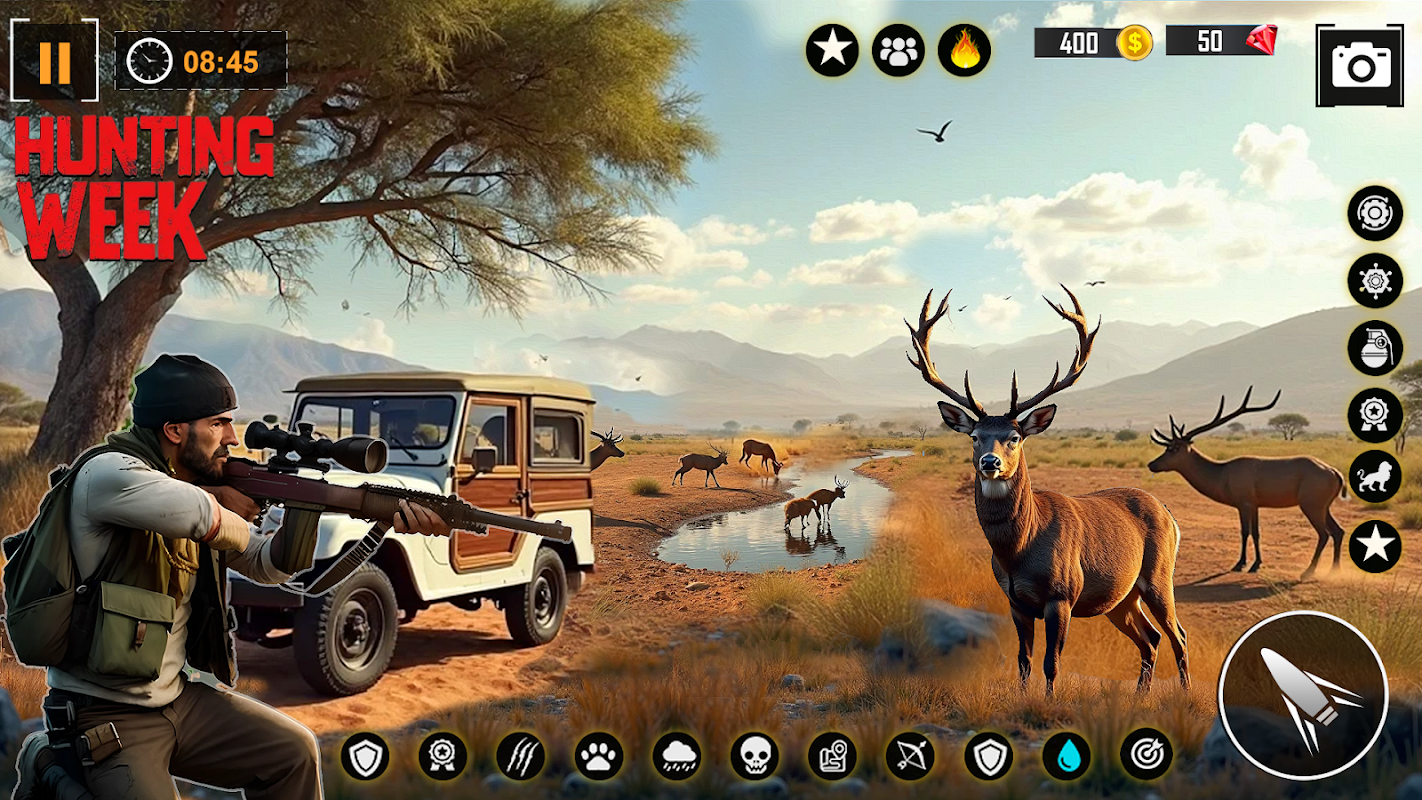Open the map with location pin icon
Image resolution: width=1422 pixels, height=800 pixels.
(832, 756)
